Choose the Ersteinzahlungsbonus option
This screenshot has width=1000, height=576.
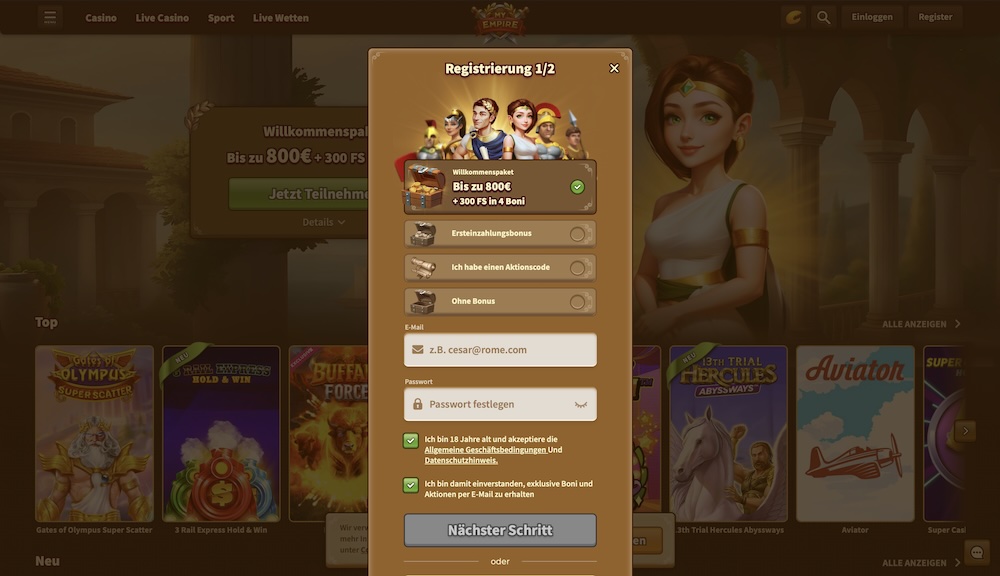click(500, 234)
